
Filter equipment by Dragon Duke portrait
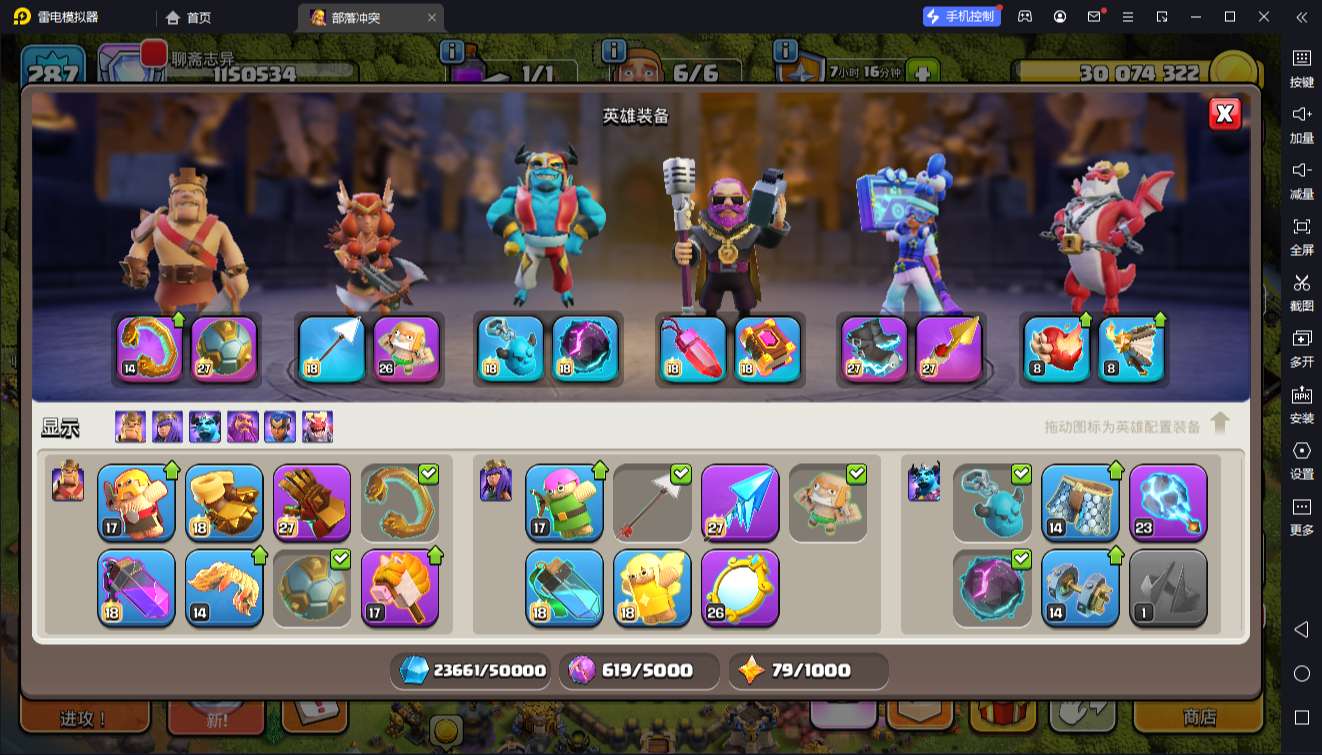pyautogui.click(x=318, y=427)
